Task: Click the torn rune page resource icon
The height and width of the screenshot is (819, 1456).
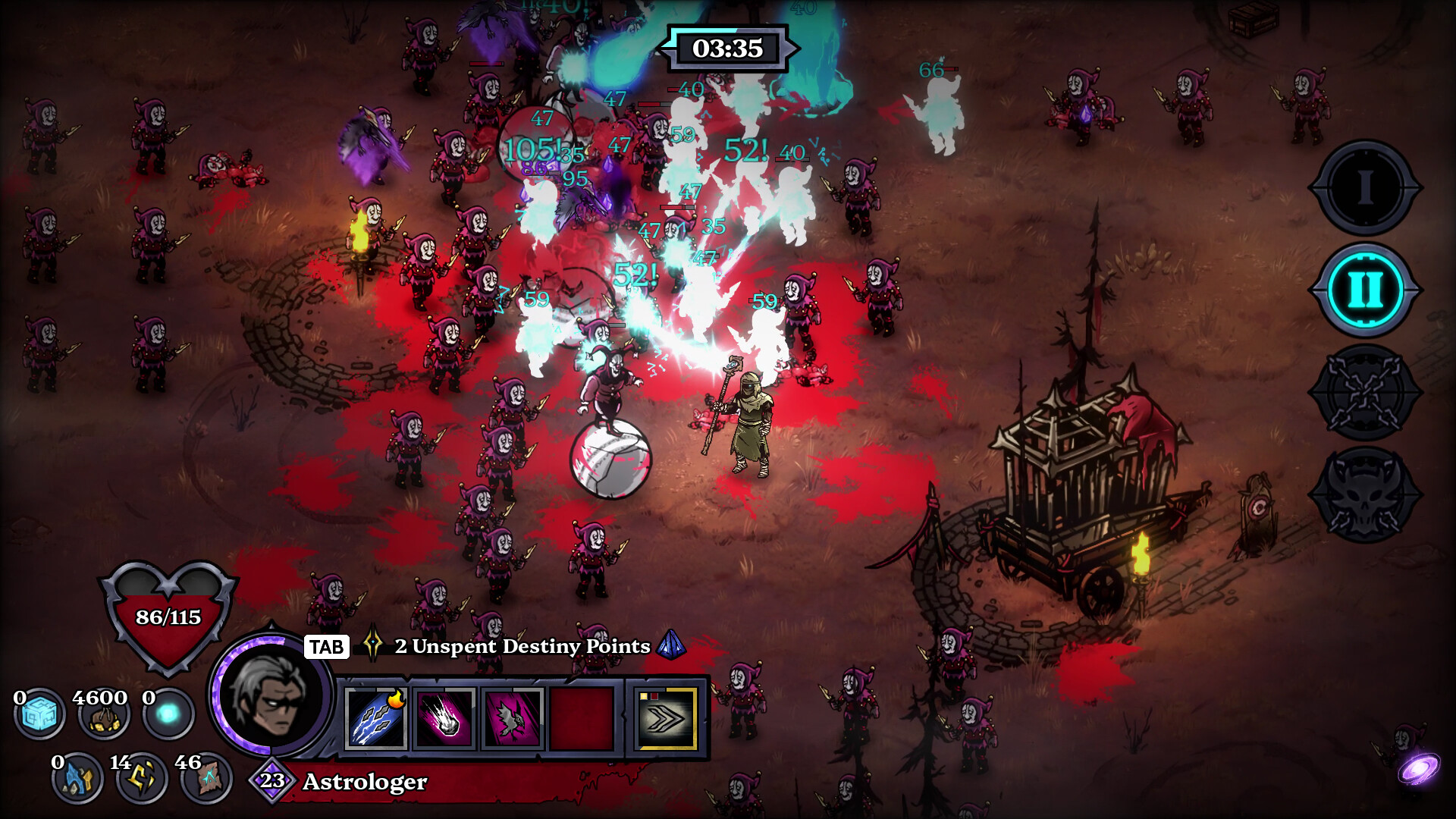Action: pos(206,778)
